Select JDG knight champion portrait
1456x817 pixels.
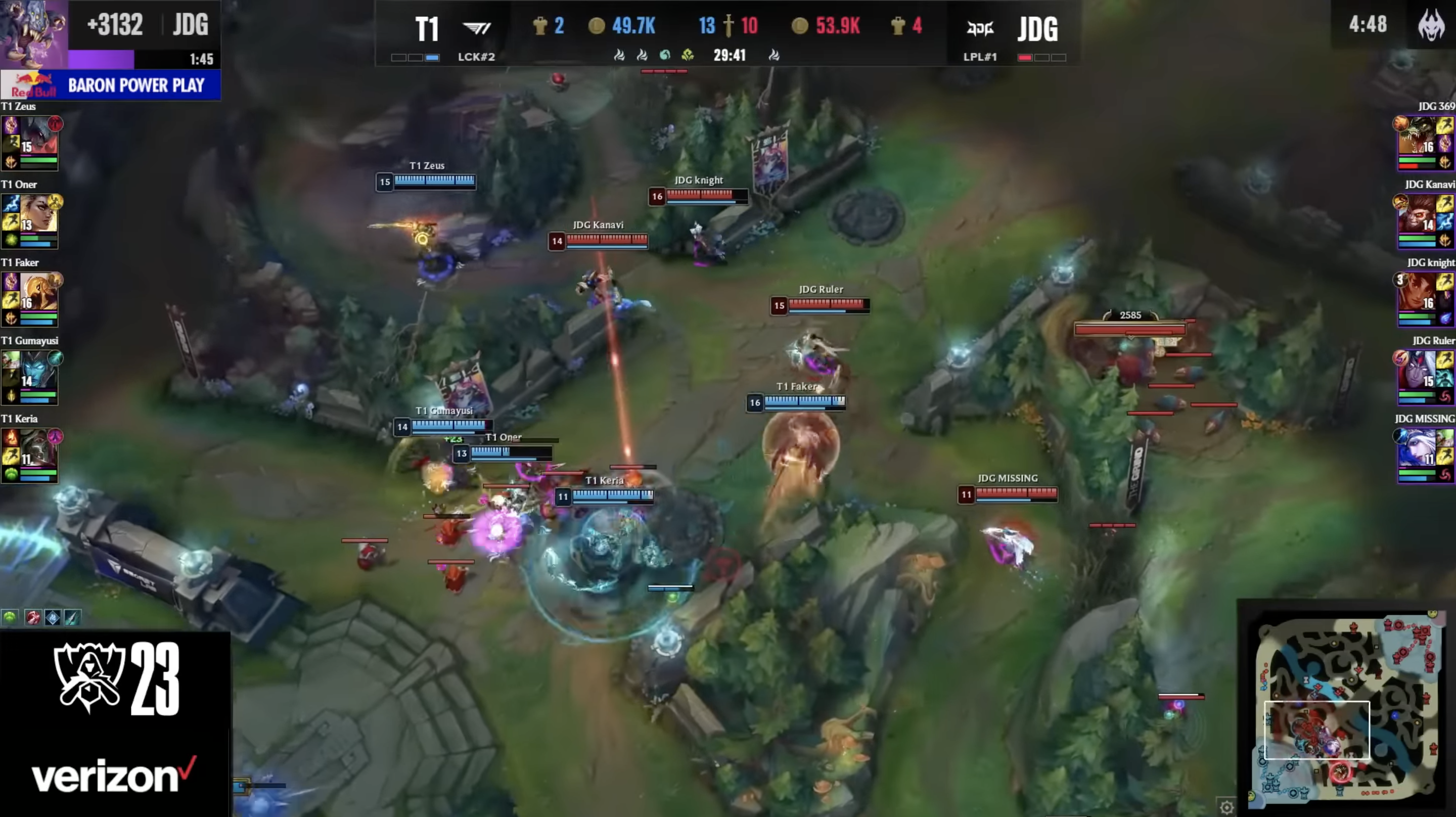(x=1418, y=293)
